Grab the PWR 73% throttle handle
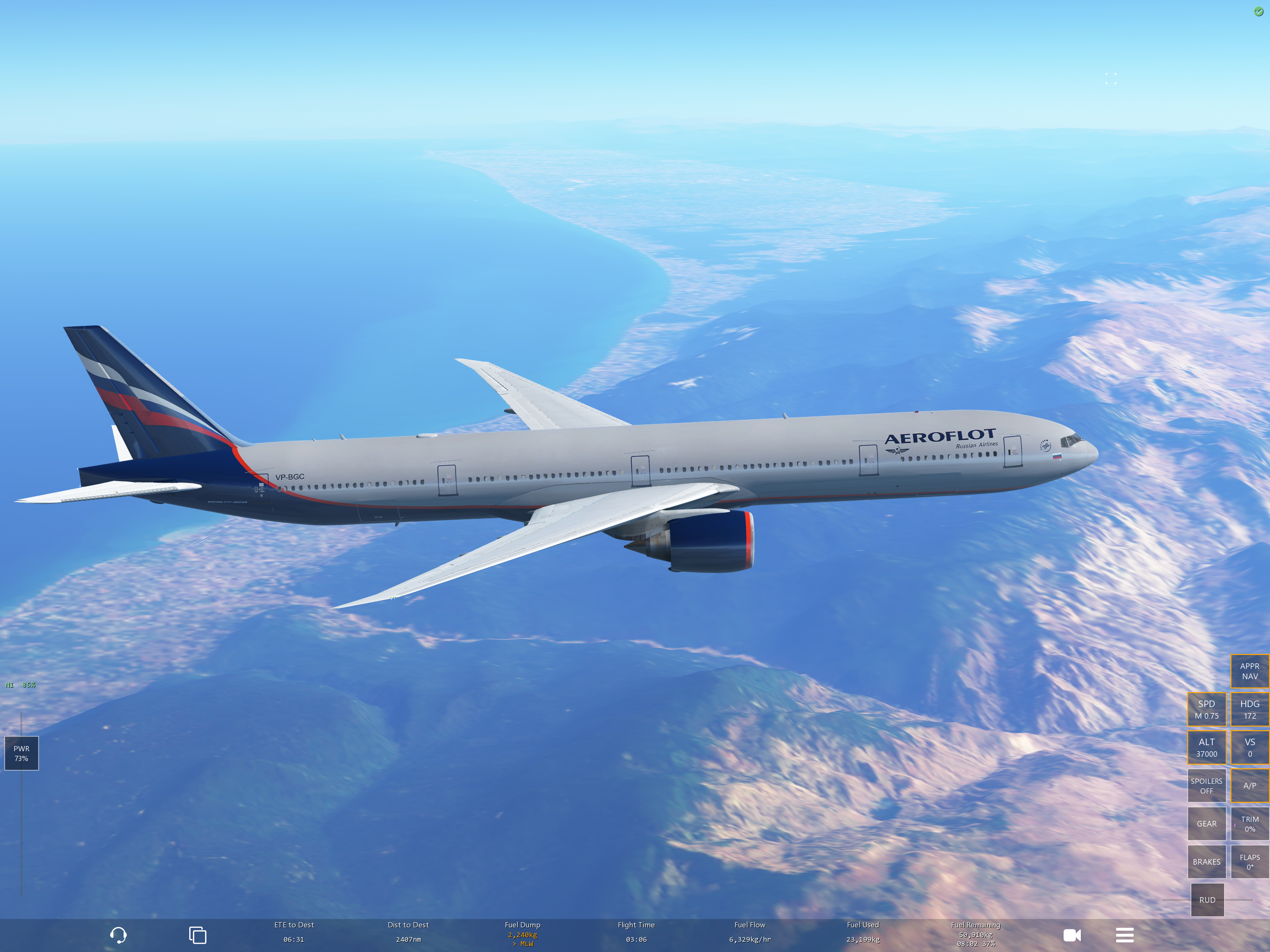This screenshot has height=952, width=1270. pyautogui.click(x=21, y=754)
